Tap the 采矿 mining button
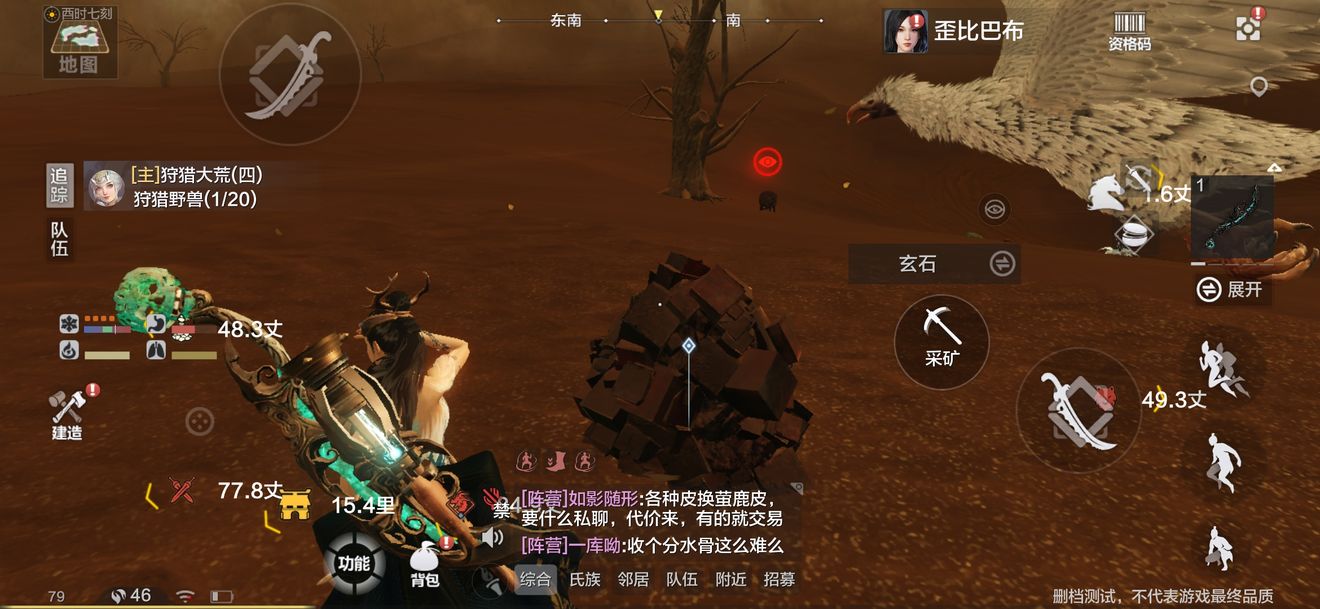Image resolution: width=1320 pixels, height=609 pixels. (x=941, y=341)
